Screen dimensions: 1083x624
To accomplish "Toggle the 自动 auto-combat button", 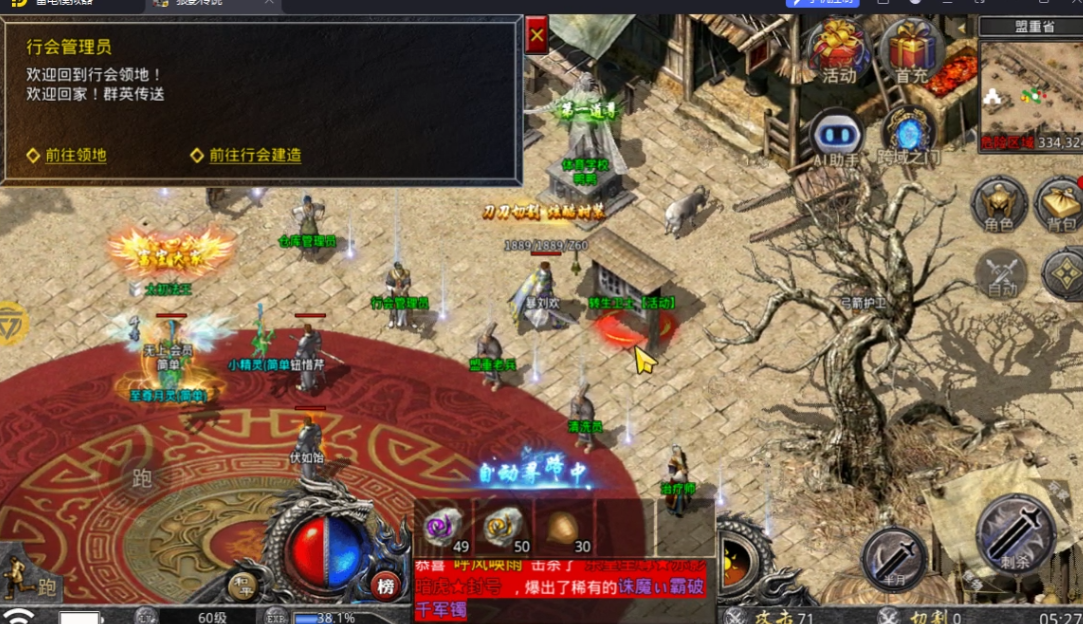I will pos(1002,272).
